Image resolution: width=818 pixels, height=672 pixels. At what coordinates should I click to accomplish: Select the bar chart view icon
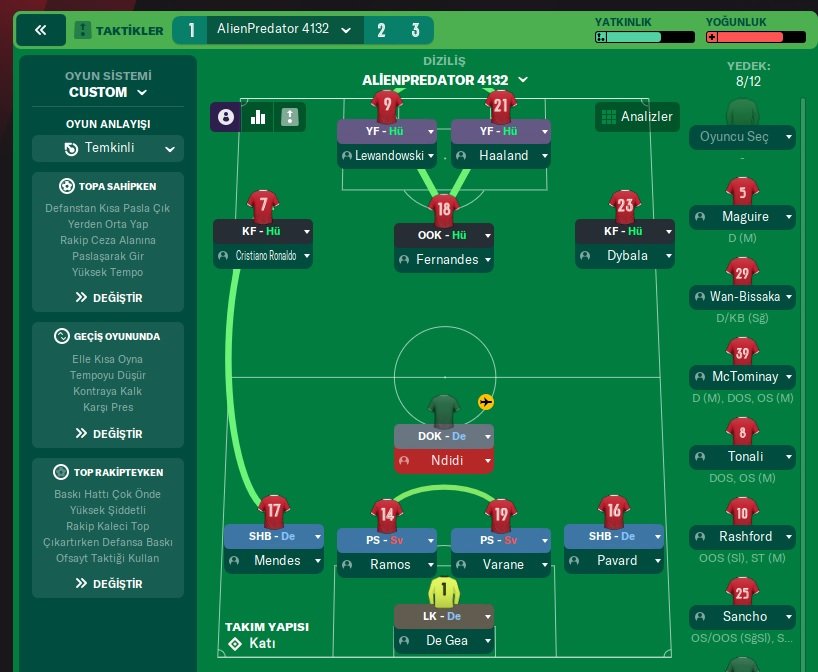(x=258, y=117)
